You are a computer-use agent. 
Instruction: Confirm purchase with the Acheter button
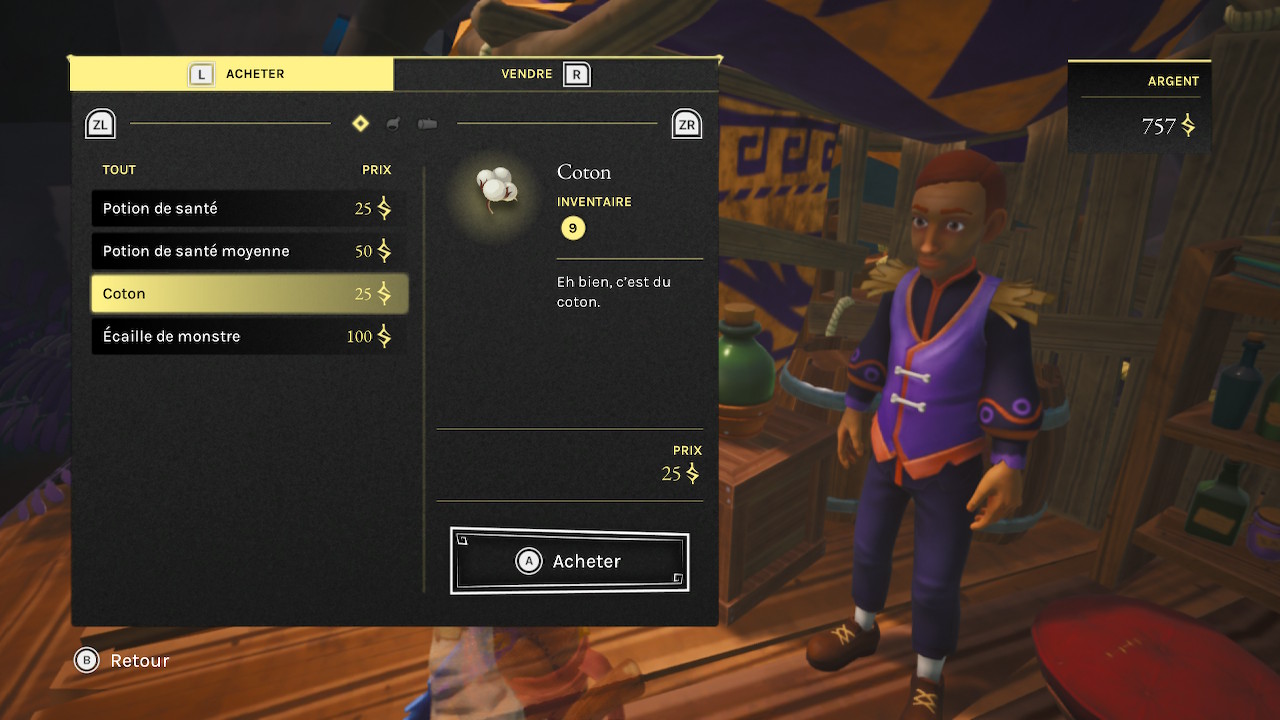tap(569, 561)
